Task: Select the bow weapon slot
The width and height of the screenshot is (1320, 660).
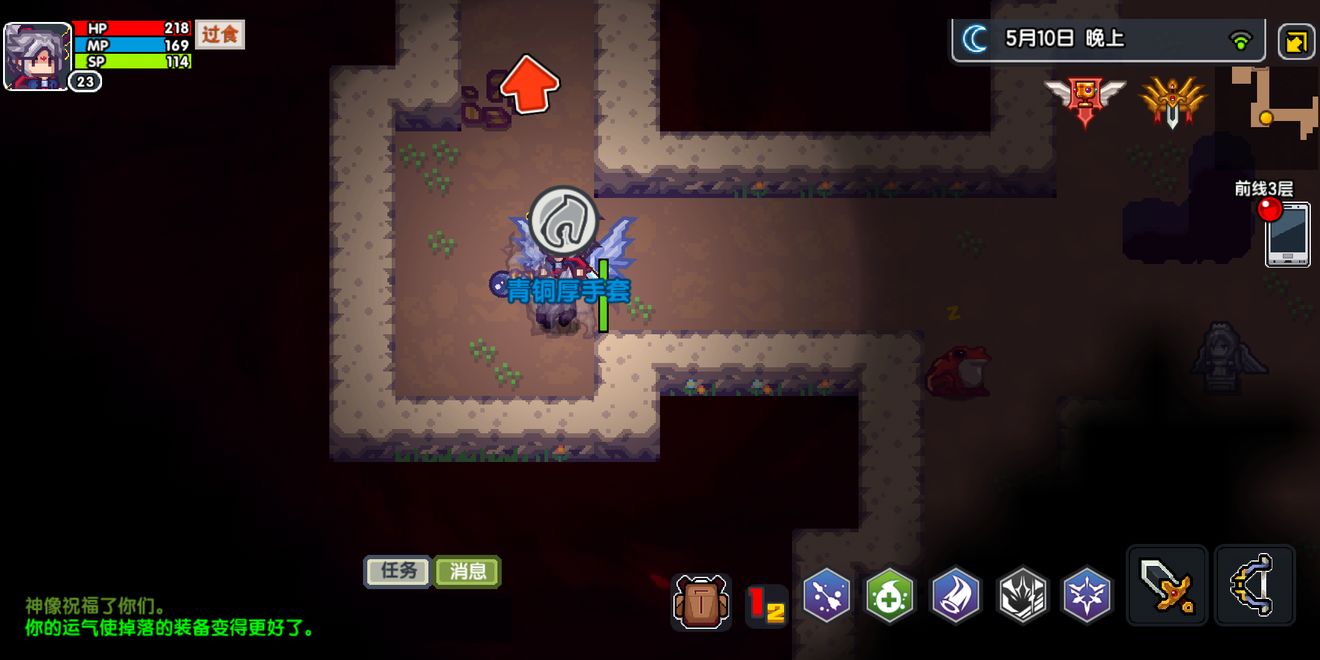Action: coord(1255,586)
